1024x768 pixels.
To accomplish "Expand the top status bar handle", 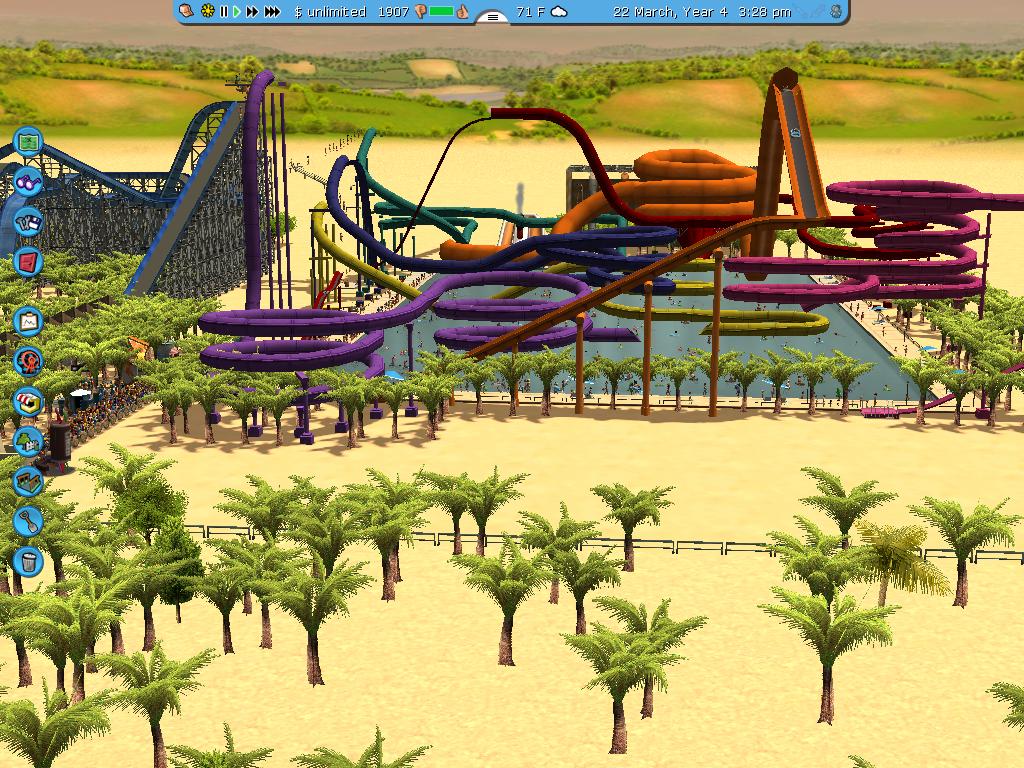I will pos(492,16).
